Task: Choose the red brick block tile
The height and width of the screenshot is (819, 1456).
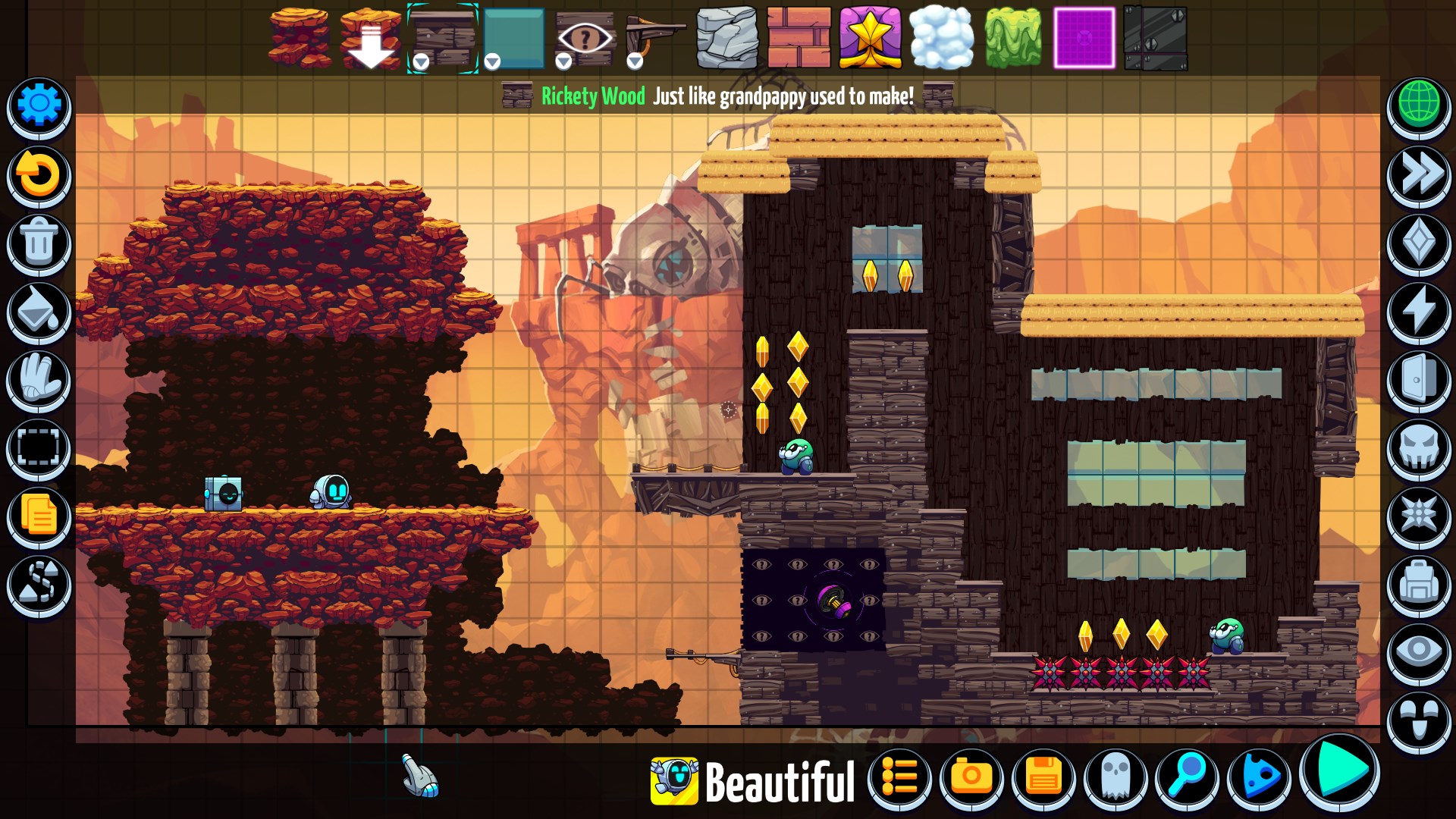Action: point(799,37)
